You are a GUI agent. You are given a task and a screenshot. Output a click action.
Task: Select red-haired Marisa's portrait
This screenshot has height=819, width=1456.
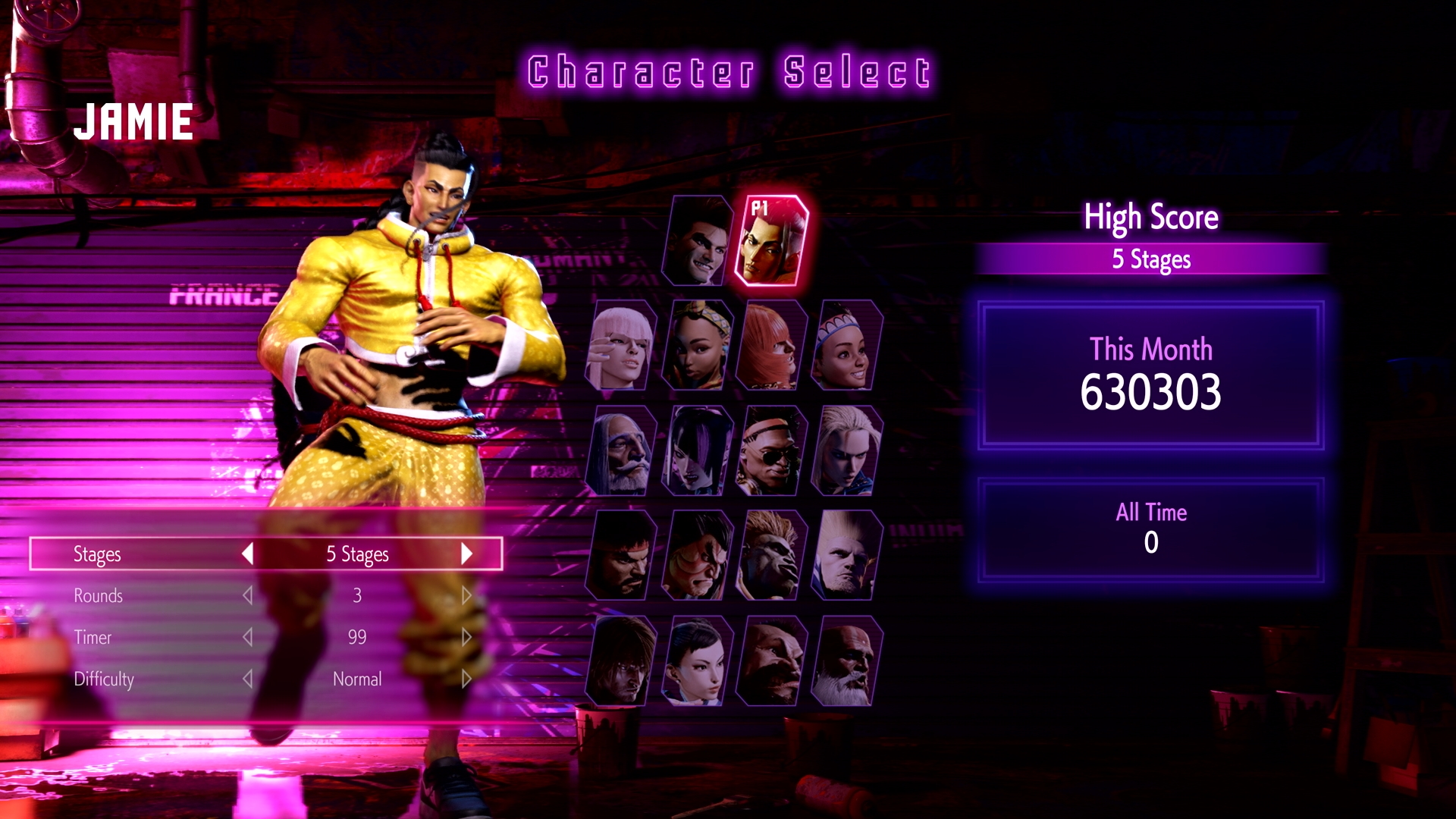click(772, 346)
